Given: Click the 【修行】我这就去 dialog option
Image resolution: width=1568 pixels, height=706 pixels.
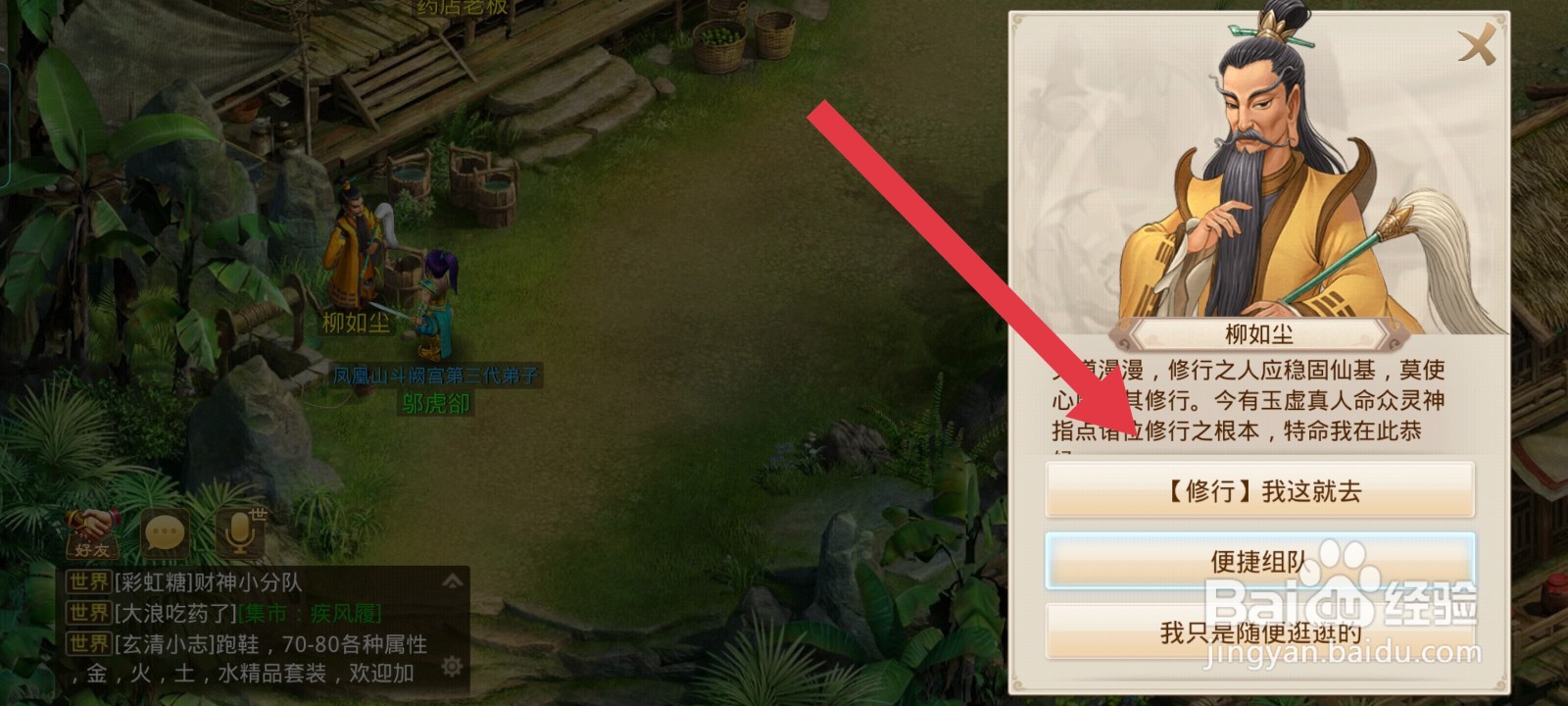Looking at the screenshot, I should point(1260,489).
